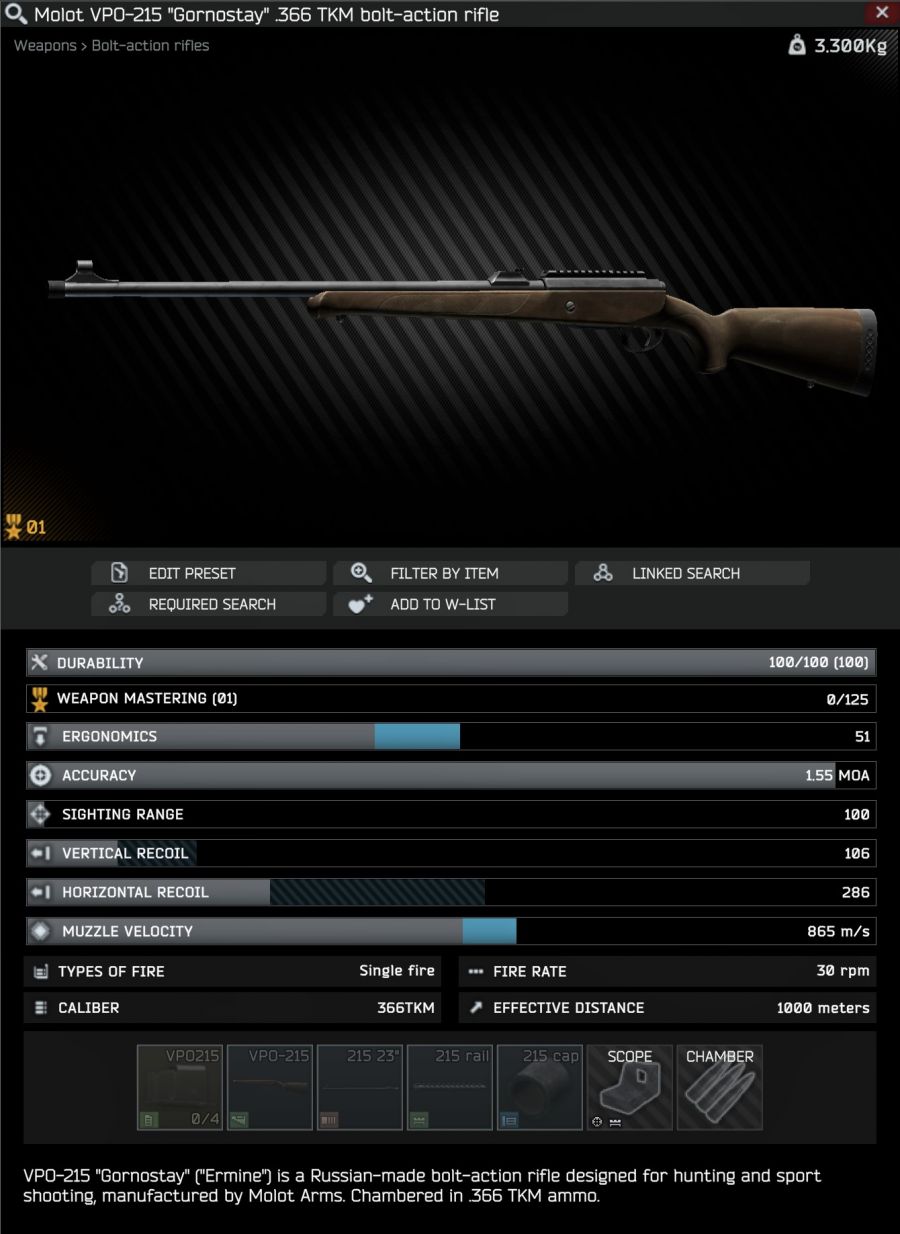
Task: Open Edit Preset for this rifle
Action: click(x=209, y=573)
